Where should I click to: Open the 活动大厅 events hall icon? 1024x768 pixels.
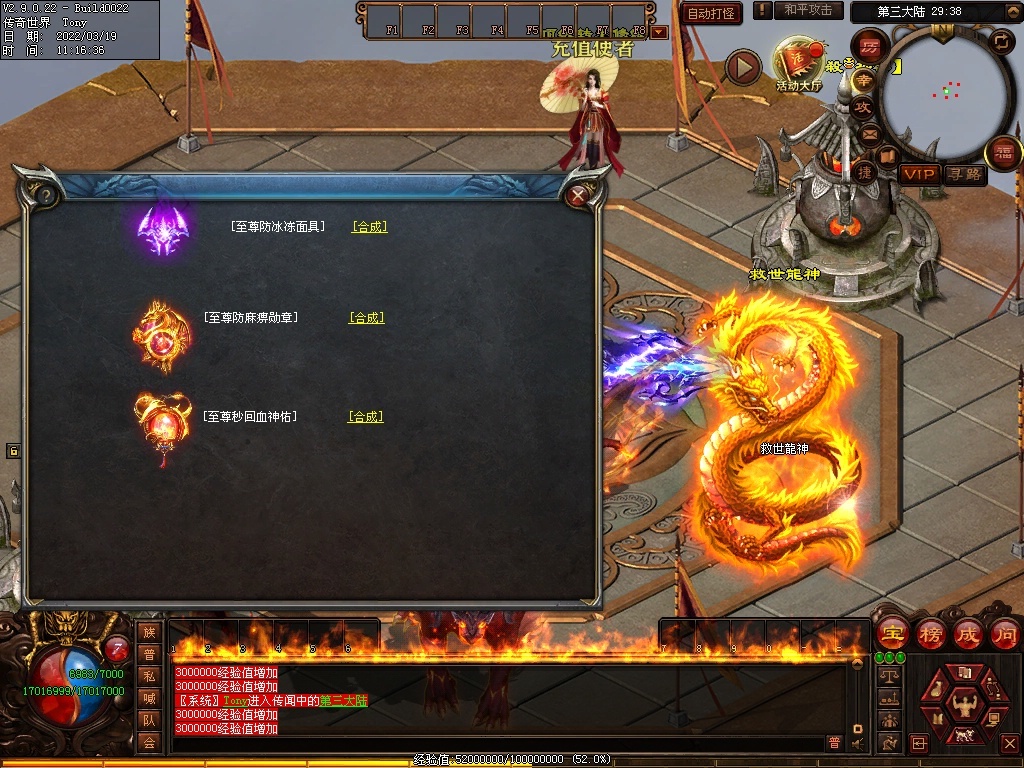pyautogui.click(x=798, y=65)
